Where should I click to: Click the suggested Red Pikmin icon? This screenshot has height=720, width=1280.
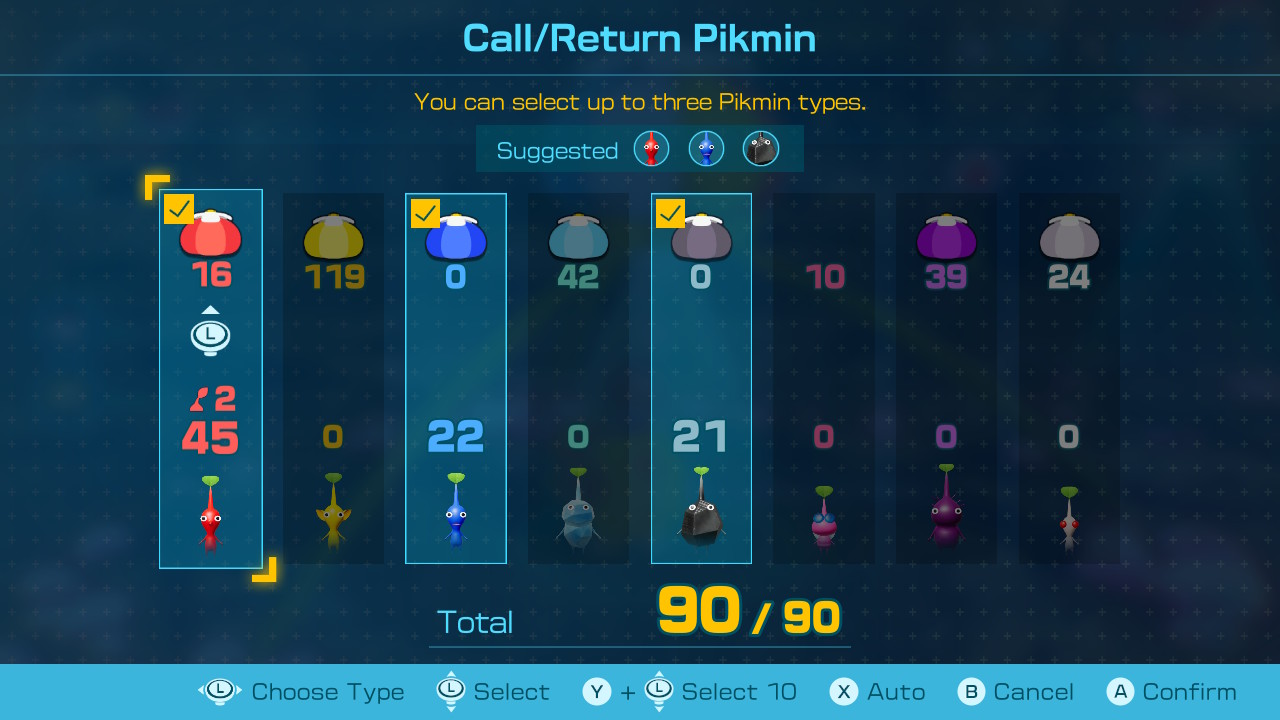pos(651,149)
